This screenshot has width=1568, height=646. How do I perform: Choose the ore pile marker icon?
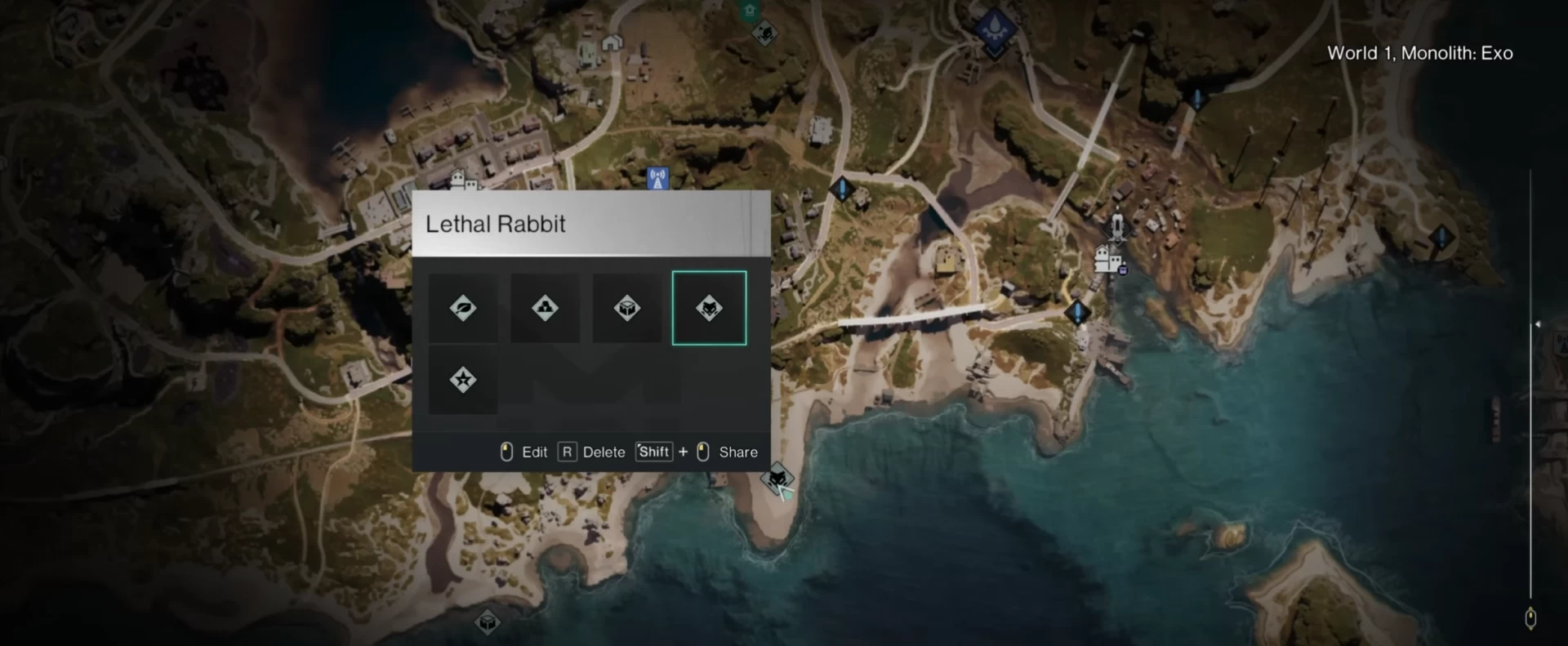[545, 308]
